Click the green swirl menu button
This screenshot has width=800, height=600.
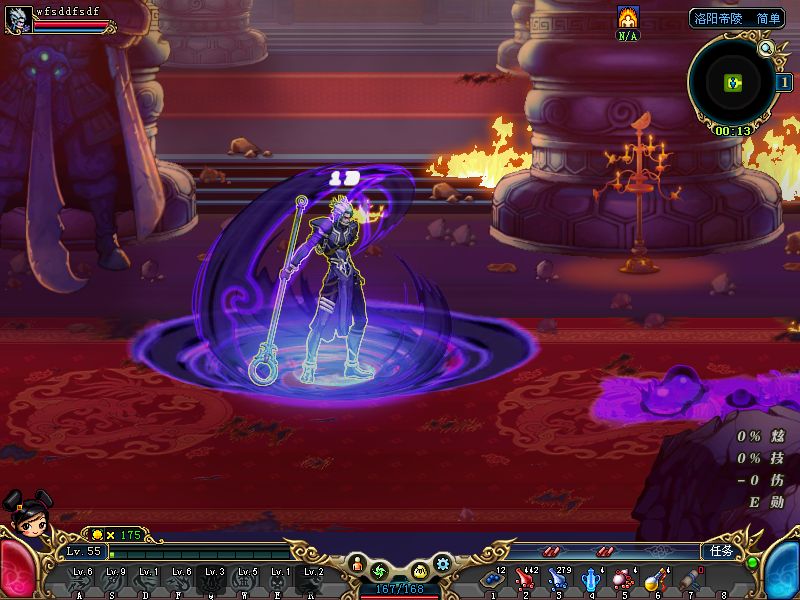point(379,571)
